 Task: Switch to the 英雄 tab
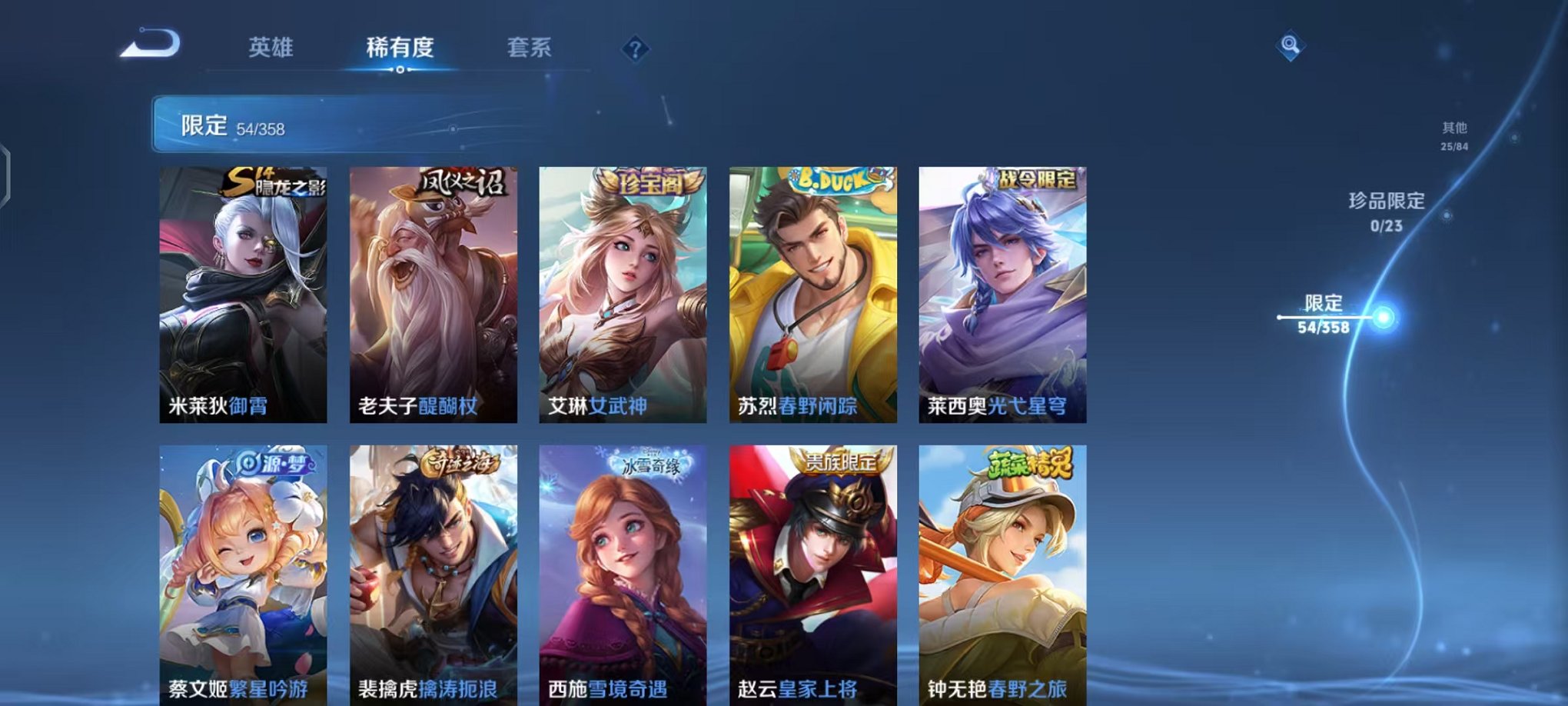(x=271, y=48)
